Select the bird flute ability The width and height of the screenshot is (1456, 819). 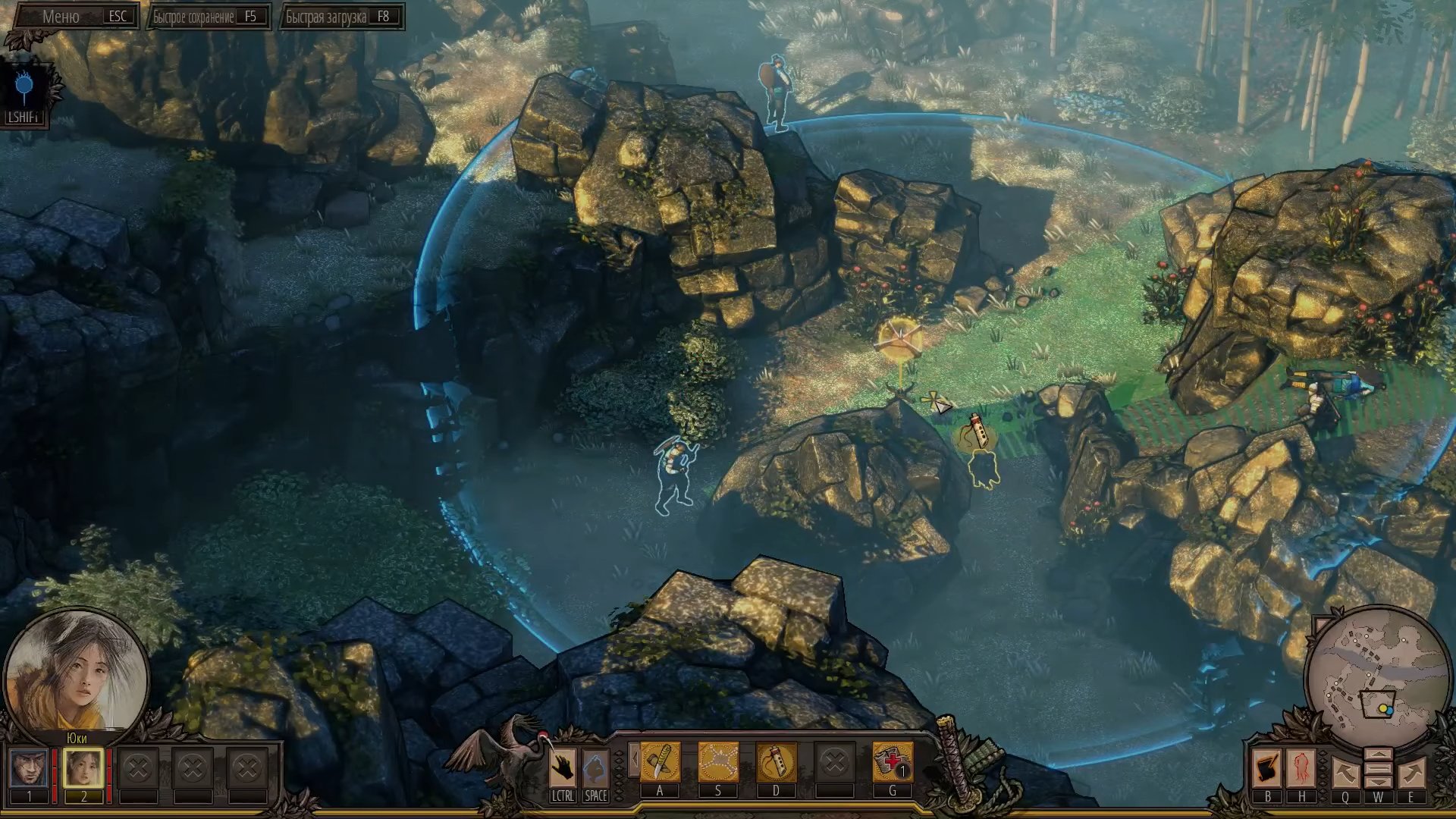tap(776, 762)
